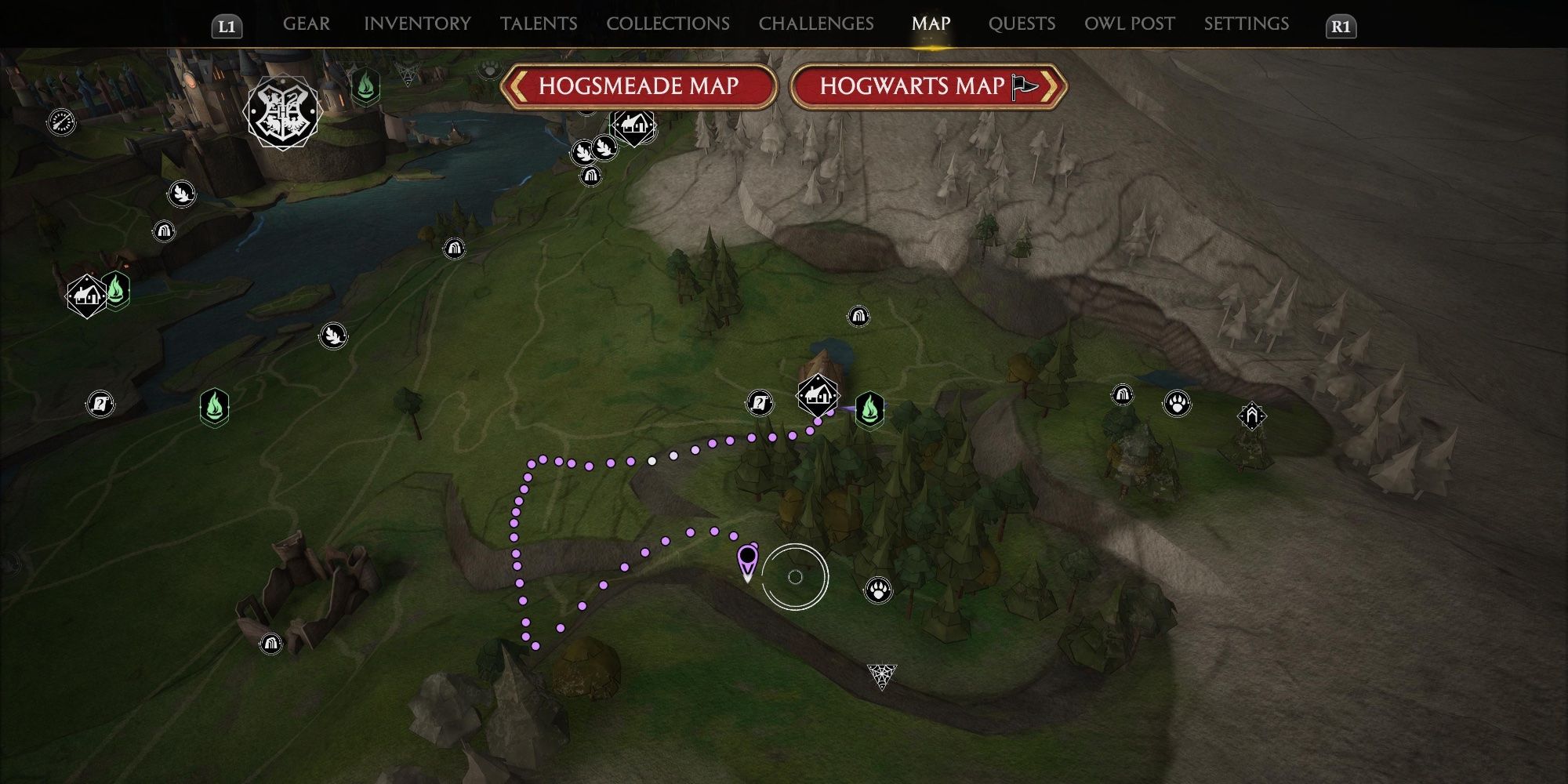
Task: Click the cave entrance marker by the ruins
Action: pos(270,644)
